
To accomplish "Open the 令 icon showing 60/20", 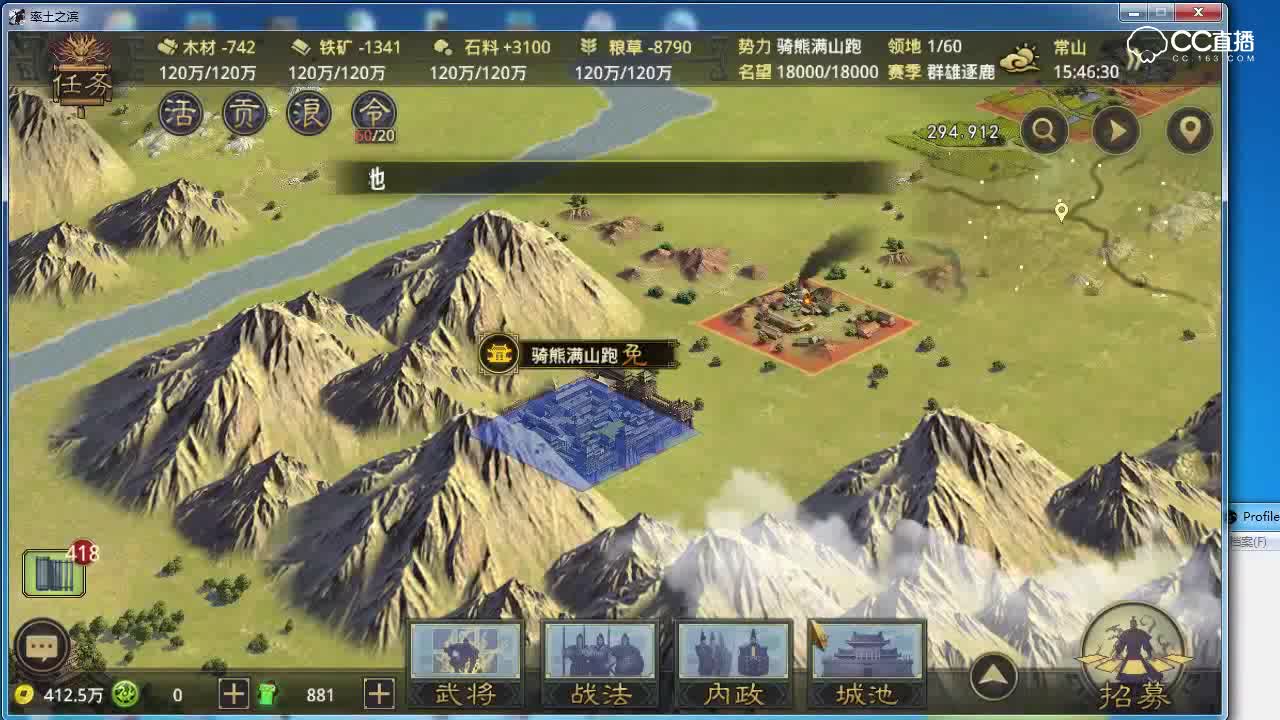I will [372, 114].
